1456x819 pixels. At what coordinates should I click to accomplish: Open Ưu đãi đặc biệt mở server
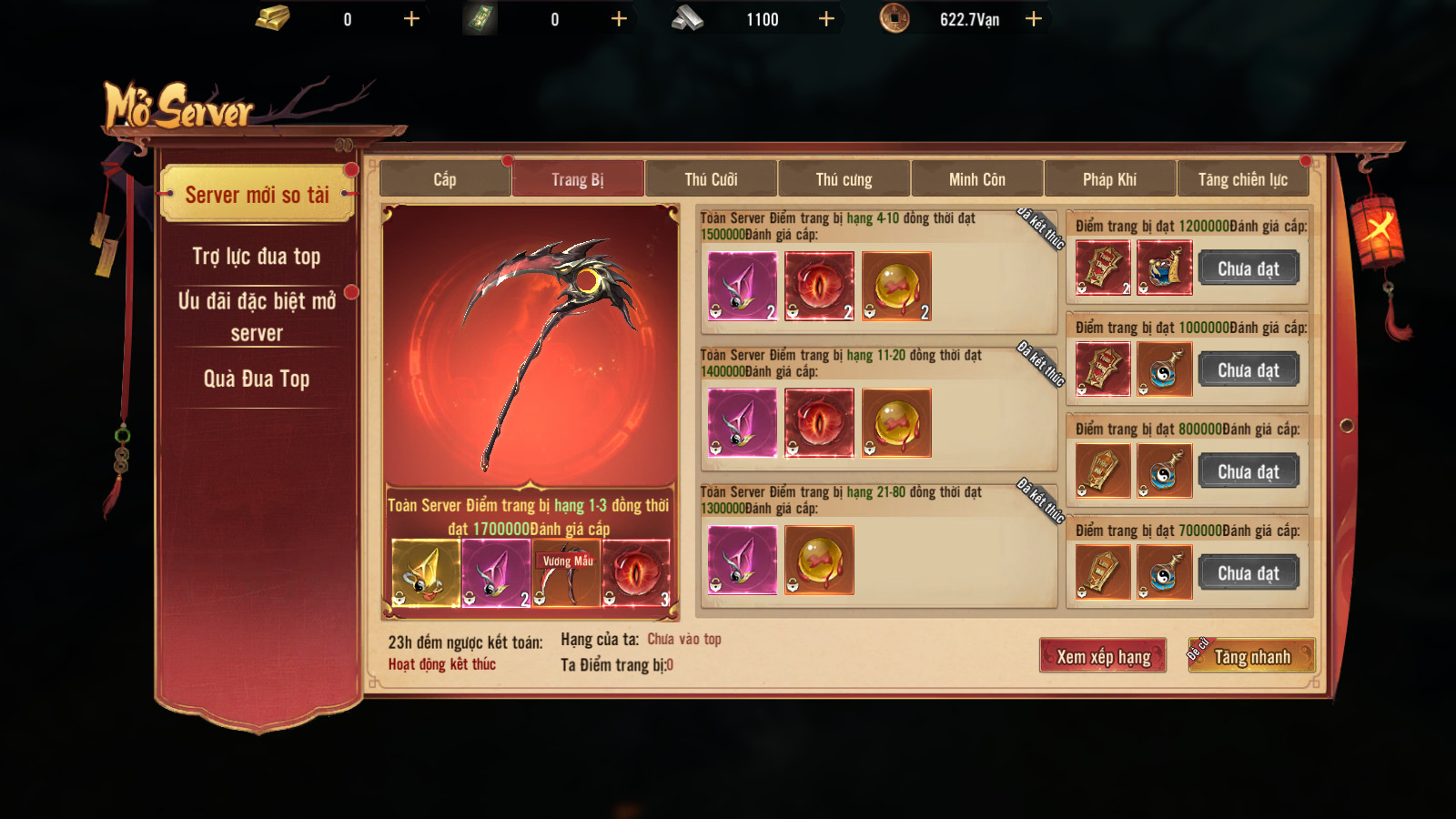(x=257, y=316)
